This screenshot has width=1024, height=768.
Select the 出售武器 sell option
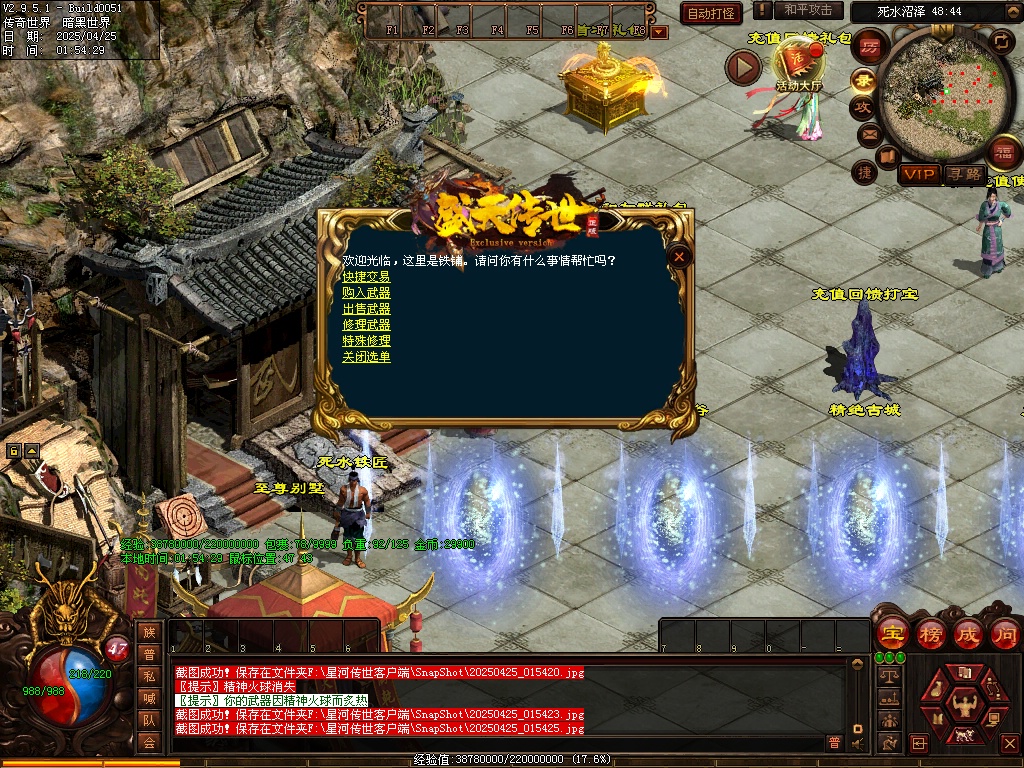click(x=366, y=309)
